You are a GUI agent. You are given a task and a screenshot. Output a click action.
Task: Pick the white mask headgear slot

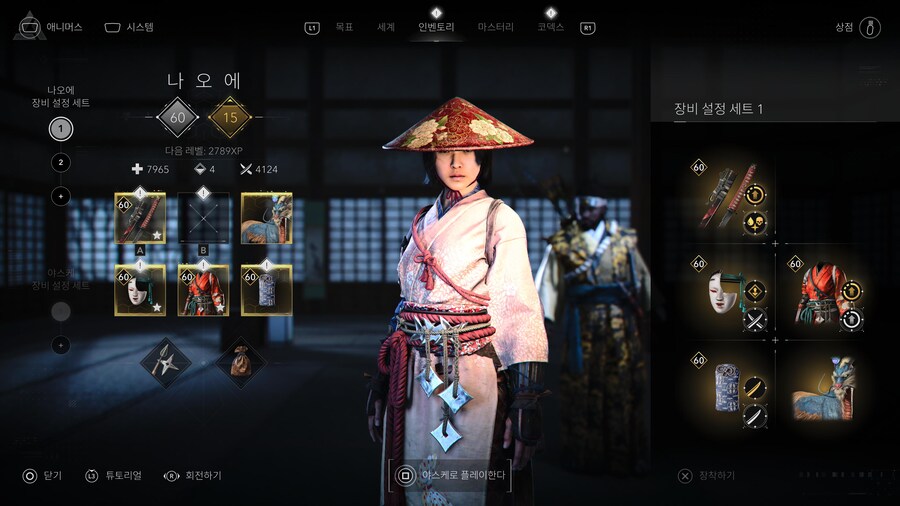pos(141,290)
